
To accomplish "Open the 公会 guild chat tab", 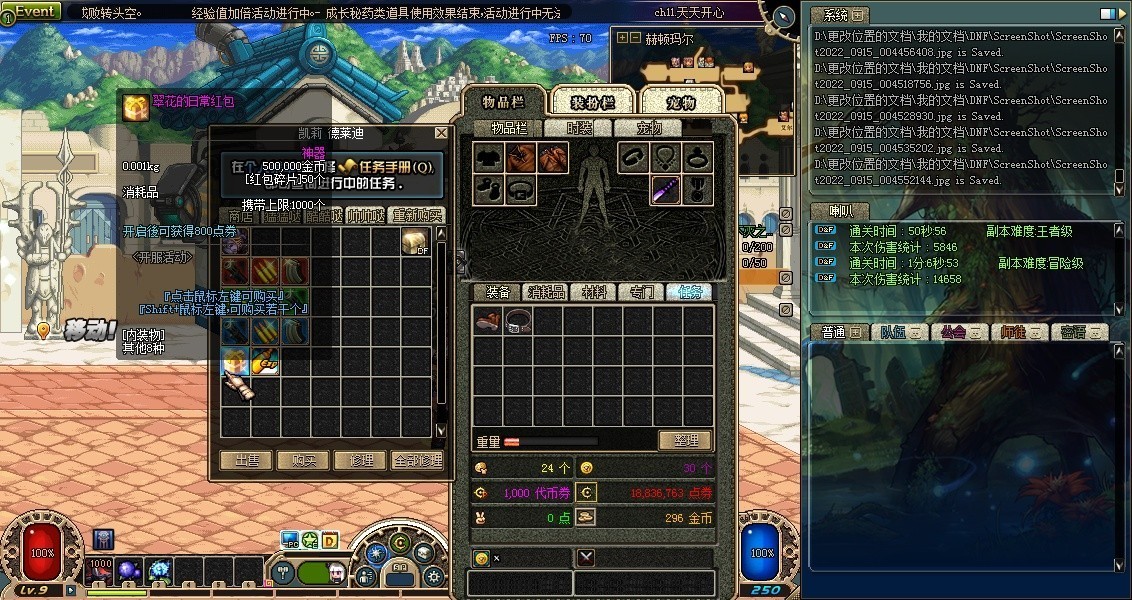I will 960,332.
